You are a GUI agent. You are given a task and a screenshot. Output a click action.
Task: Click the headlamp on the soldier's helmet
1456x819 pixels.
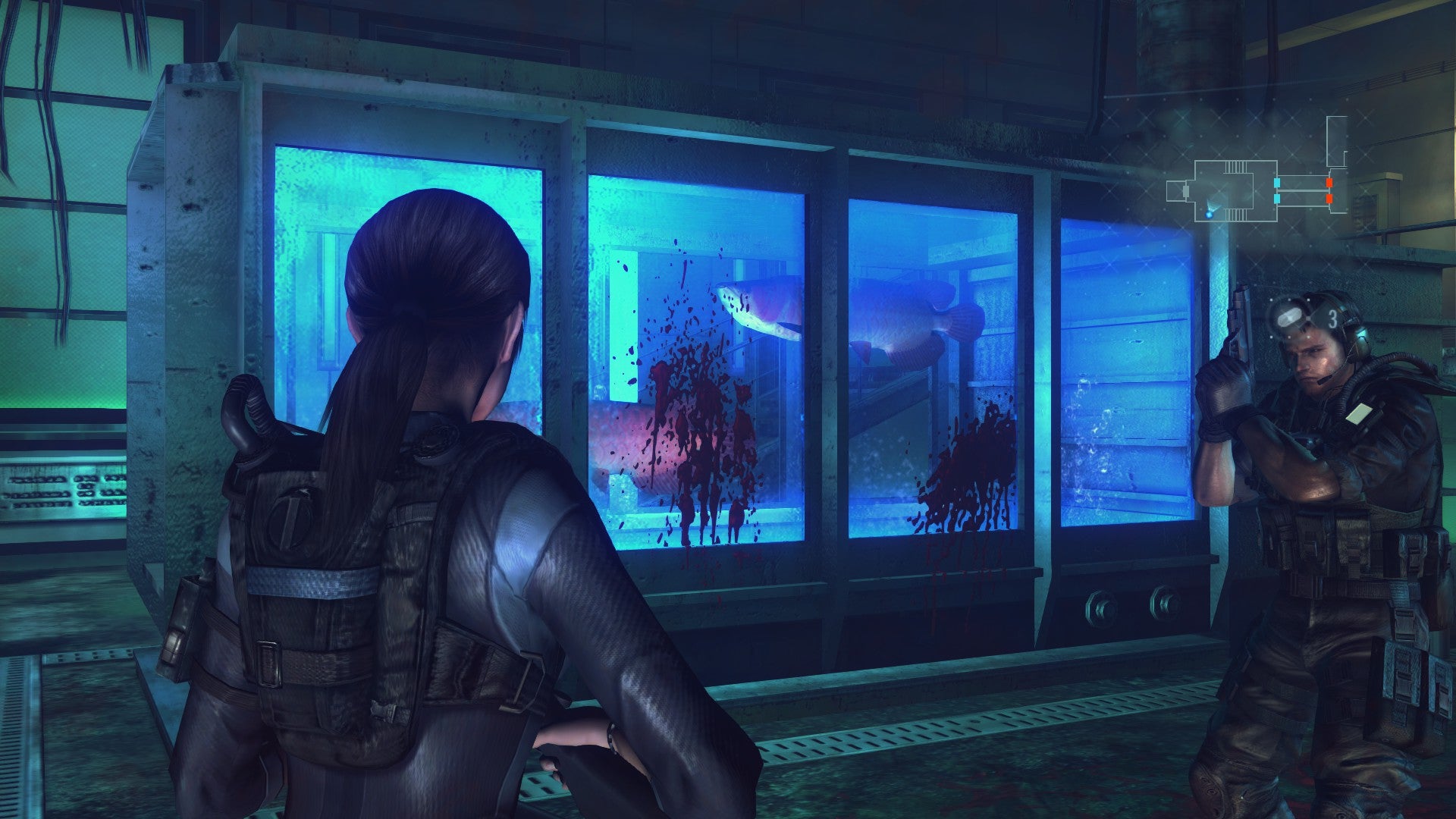[x=1290, y=316]
